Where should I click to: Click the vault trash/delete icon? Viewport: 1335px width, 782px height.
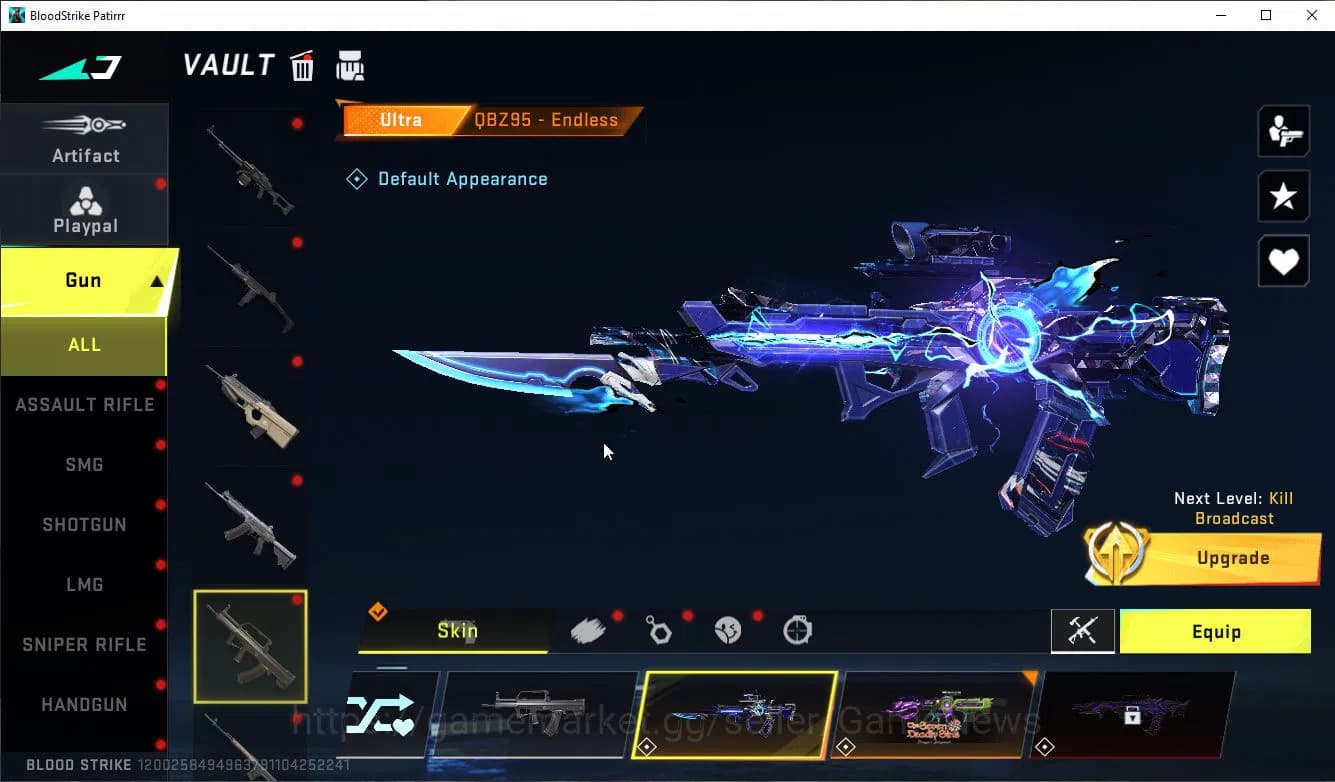[x=301, y=65]
